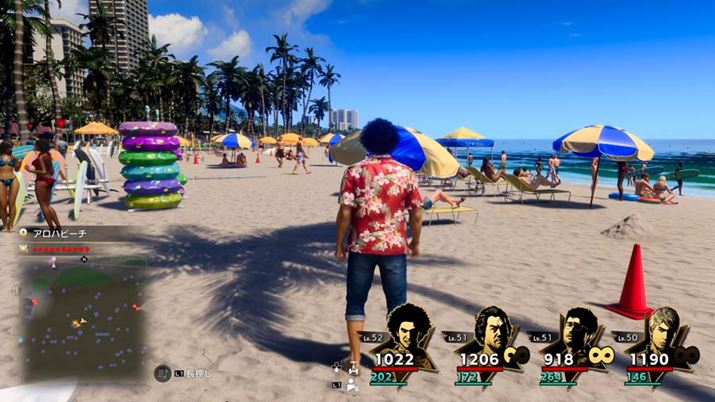Click the yellow player arrow on the minimap
Image resolution: width=715 pixels, height=402 pixels.
point(78,322)
